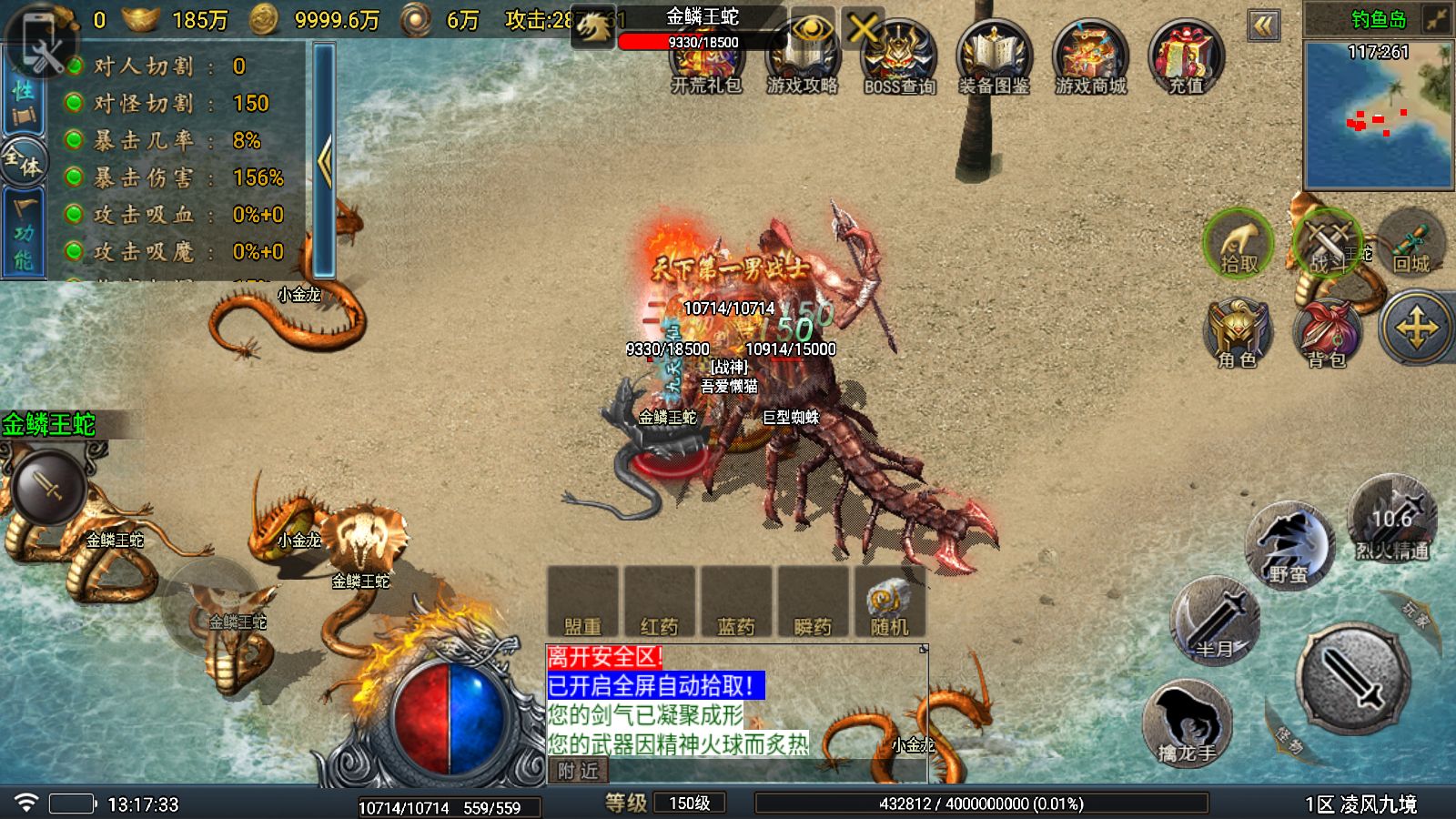Open the 钓鱼岛 minimap
This screenshot has width=1456, height=819.
pos(1378,114)
